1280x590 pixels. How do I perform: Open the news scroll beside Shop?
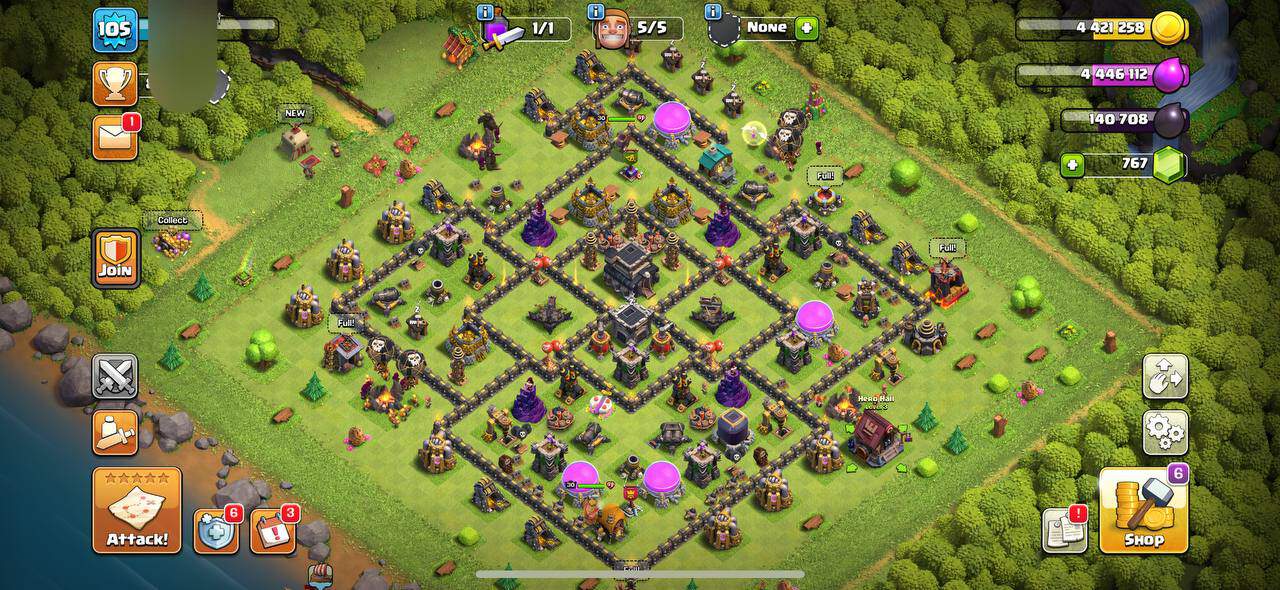(1064, 530)
